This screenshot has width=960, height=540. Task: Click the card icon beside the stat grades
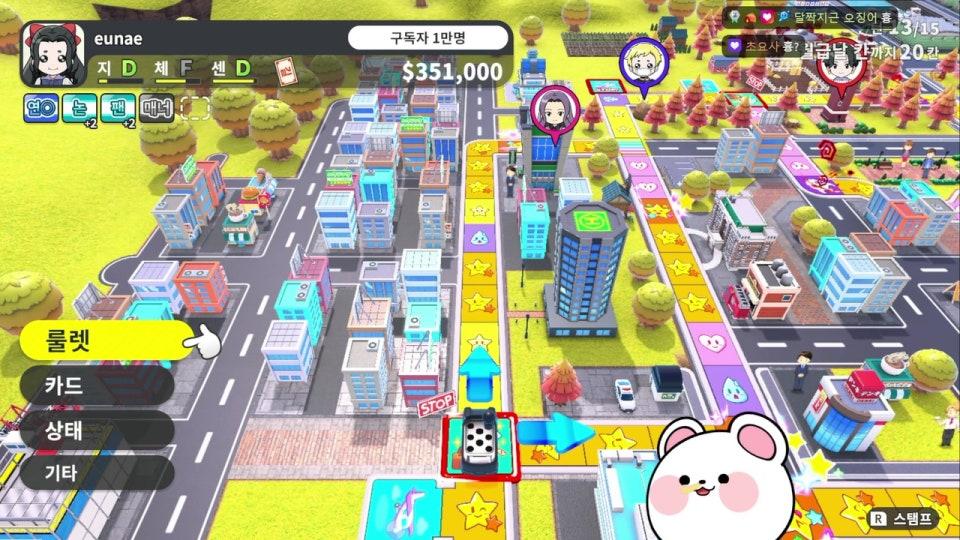[x=285, y=72]
